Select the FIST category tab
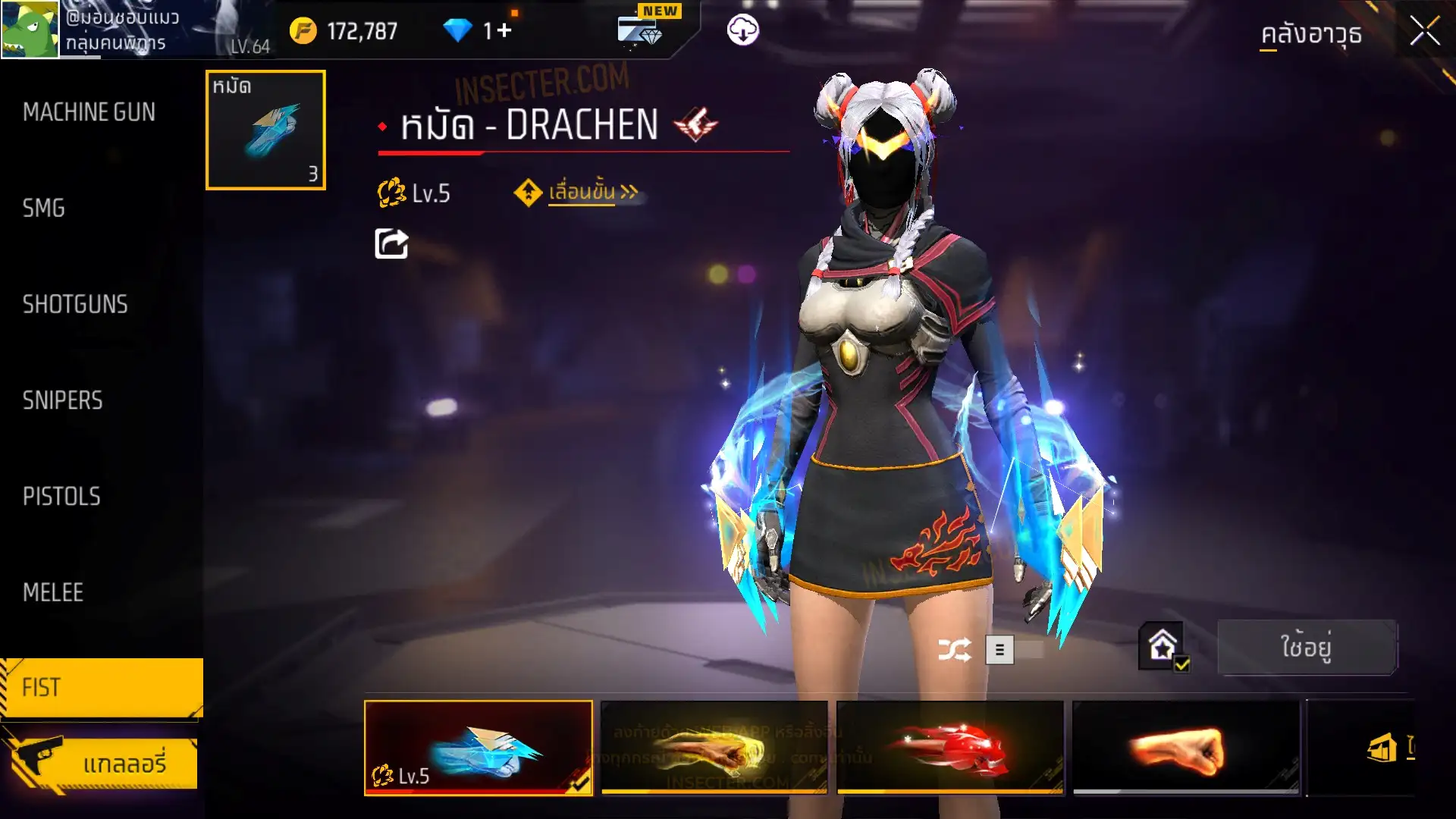The height and width of the screenshot is (819, 1456). pos(101,687)
